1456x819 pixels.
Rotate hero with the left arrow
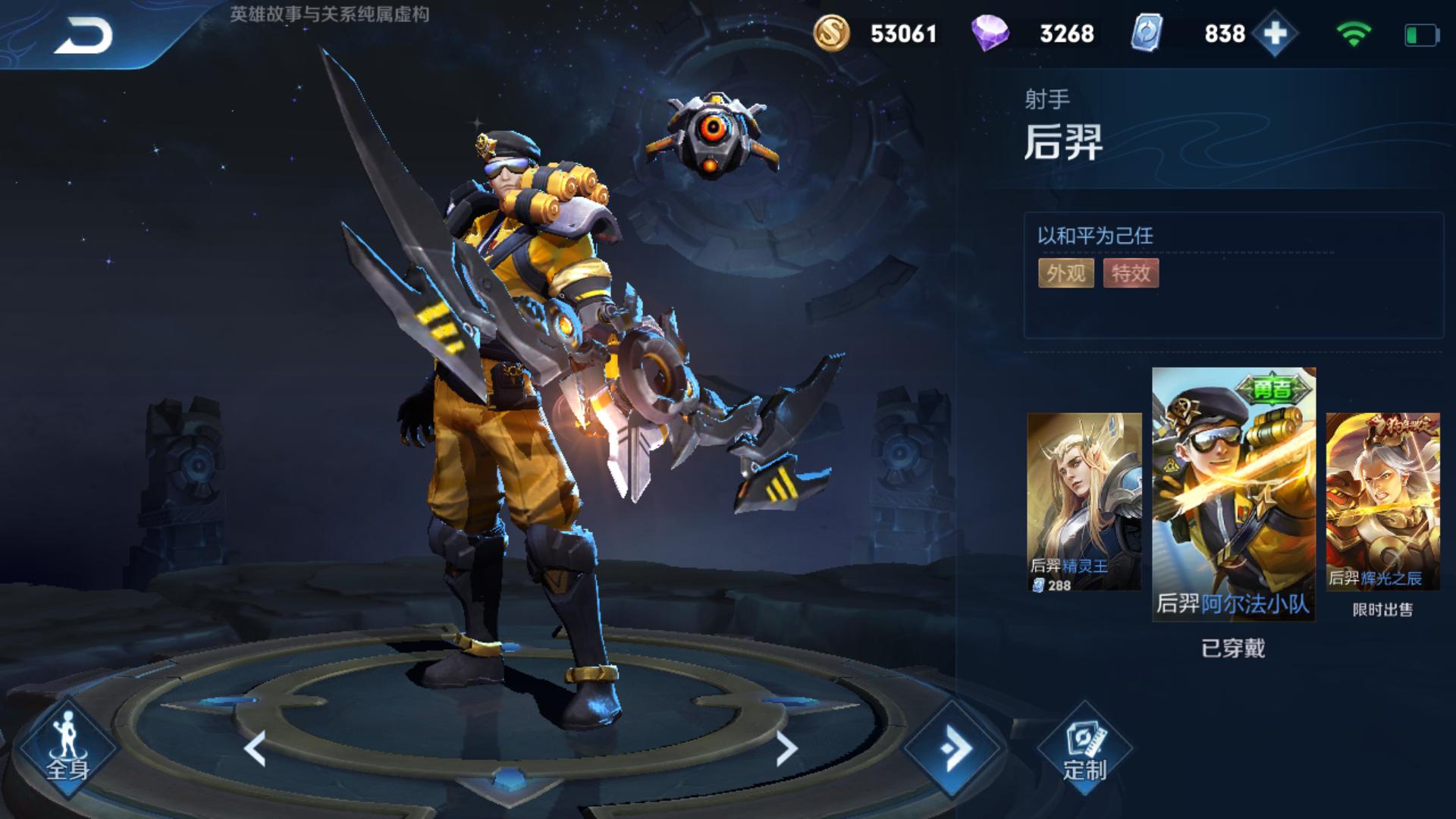click(x=256, y=748)
